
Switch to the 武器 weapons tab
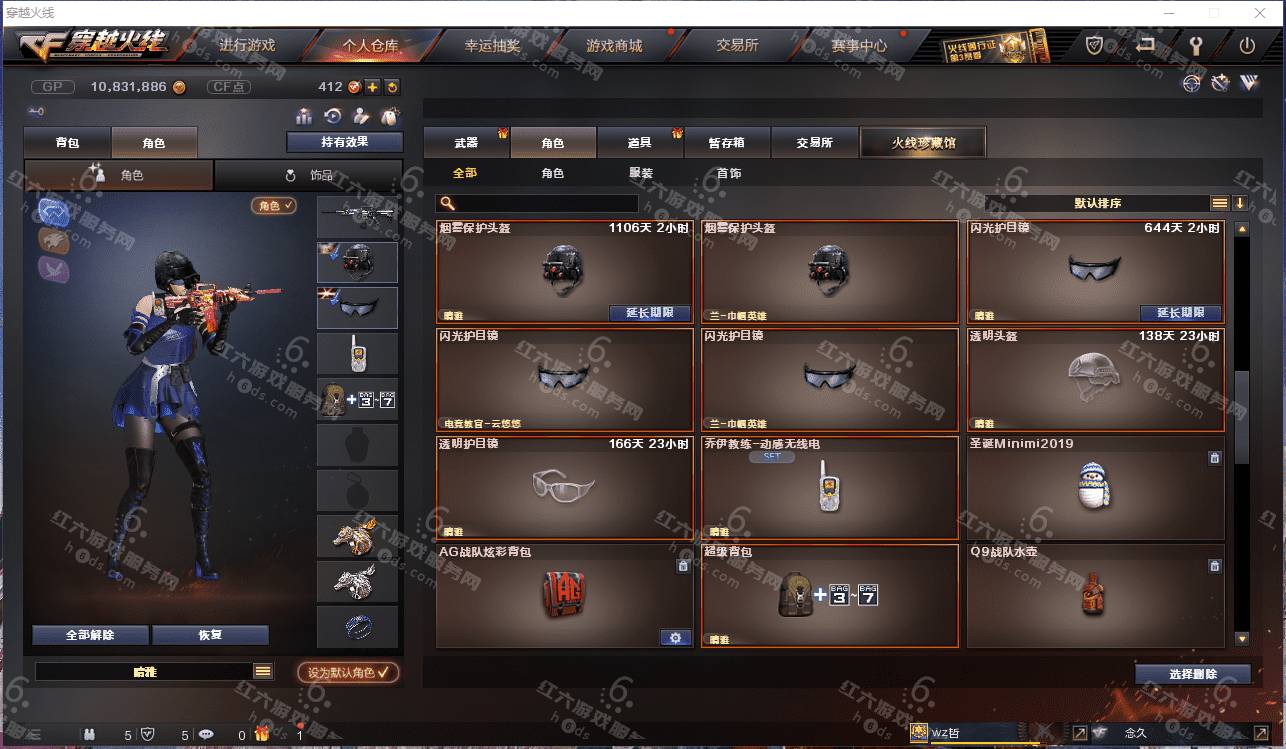tap(466, 143)
